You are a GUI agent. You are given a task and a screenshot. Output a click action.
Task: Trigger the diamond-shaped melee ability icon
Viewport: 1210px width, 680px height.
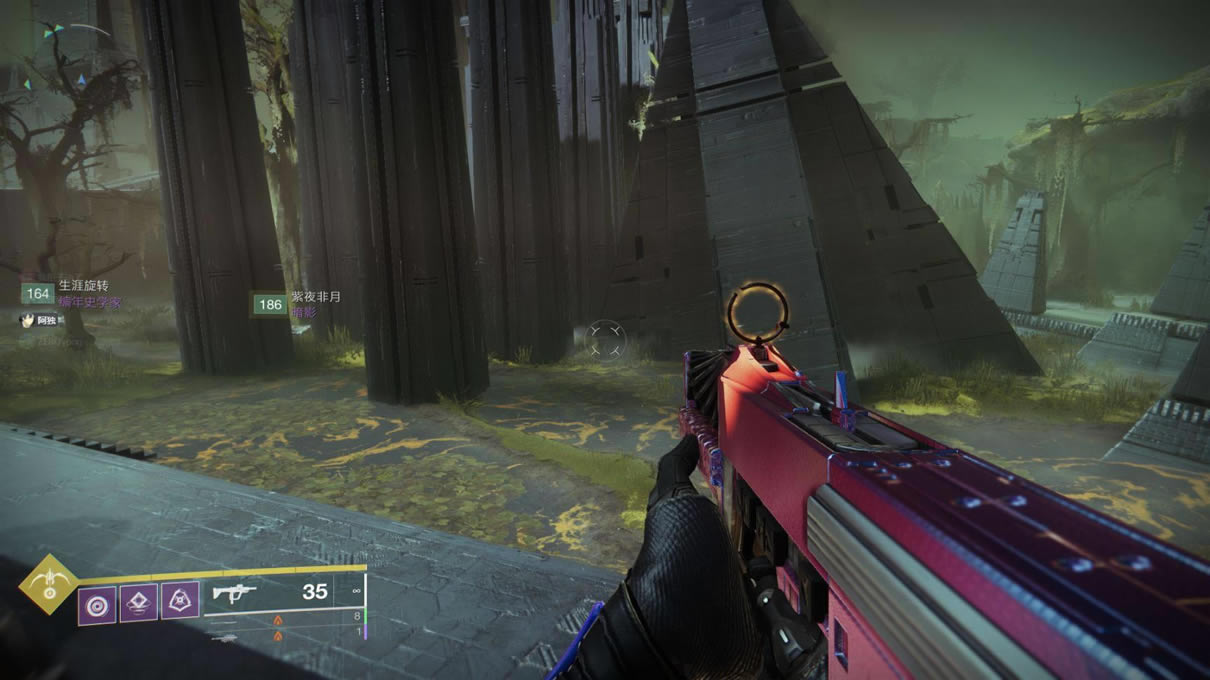(139, 602)
